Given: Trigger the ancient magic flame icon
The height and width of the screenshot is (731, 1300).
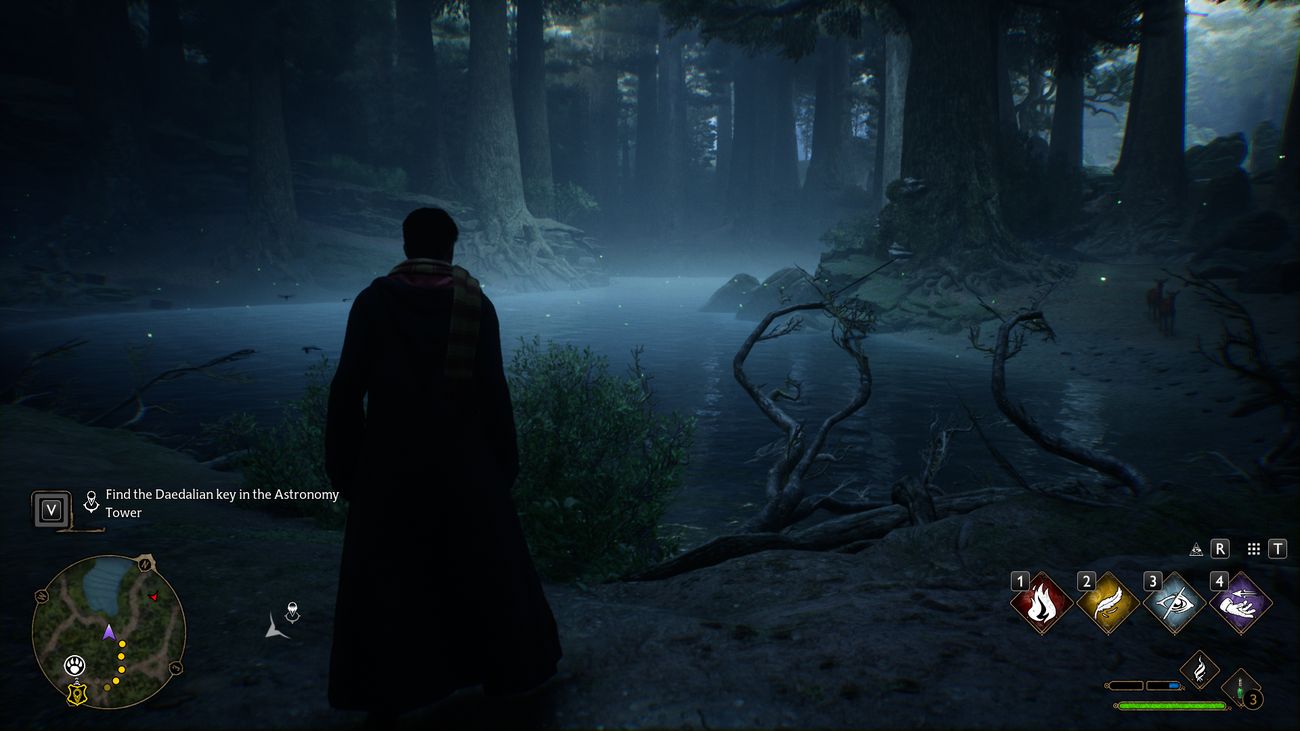Looking at the screenshot, I should 1199,669.
